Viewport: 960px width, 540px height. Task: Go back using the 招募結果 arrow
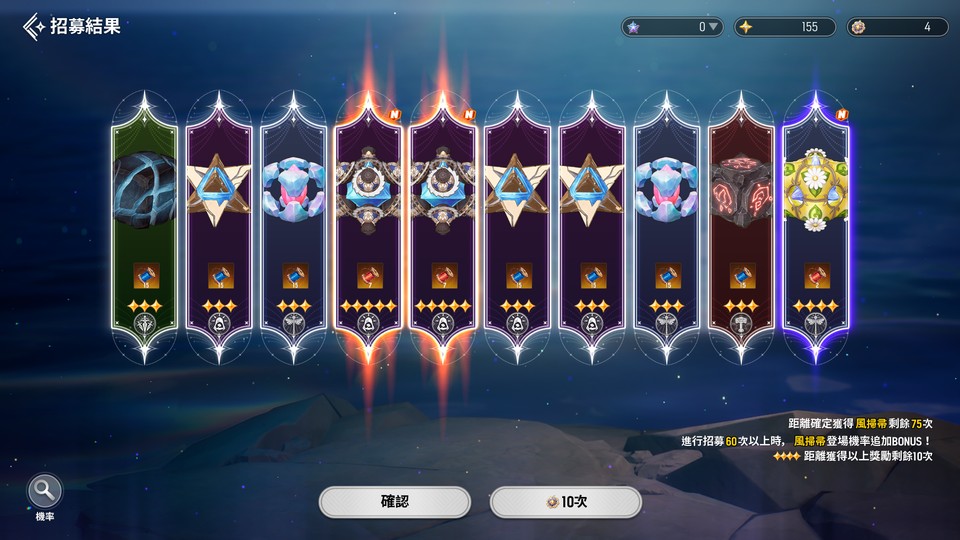pos(34,26)
